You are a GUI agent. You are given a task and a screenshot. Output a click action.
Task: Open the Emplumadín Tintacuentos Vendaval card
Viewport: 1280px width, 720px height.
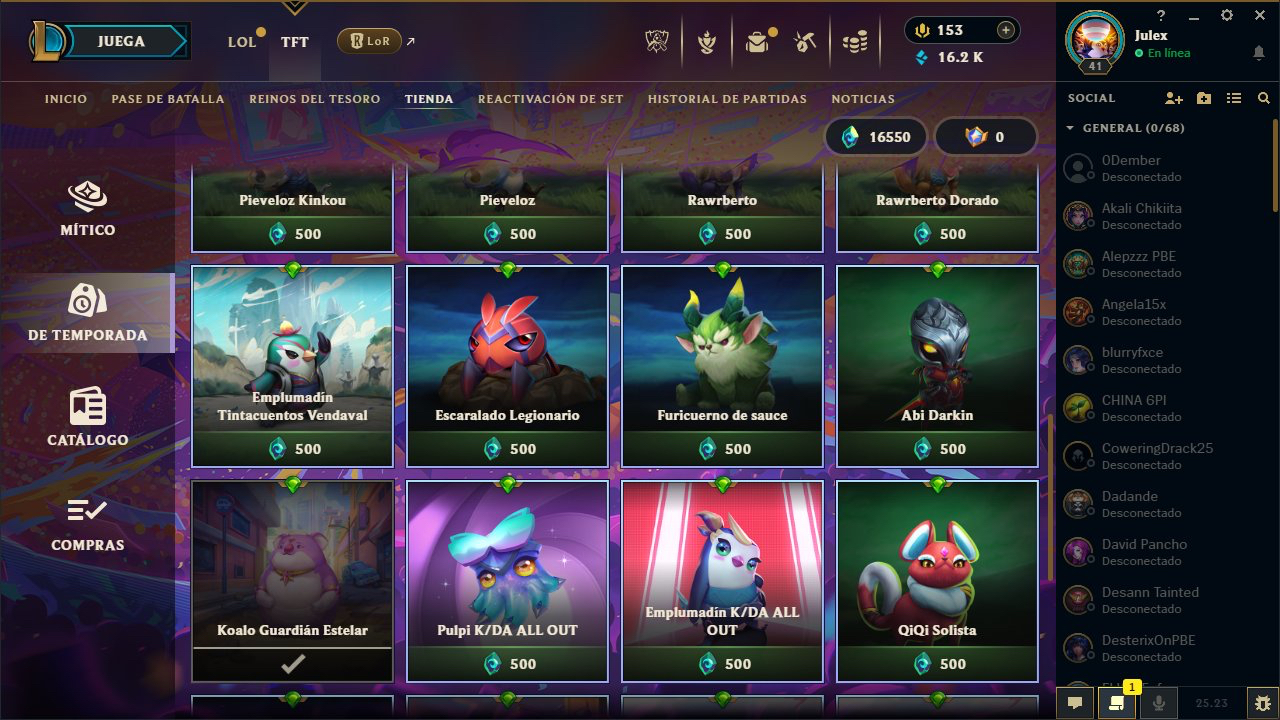coord(292,366)
